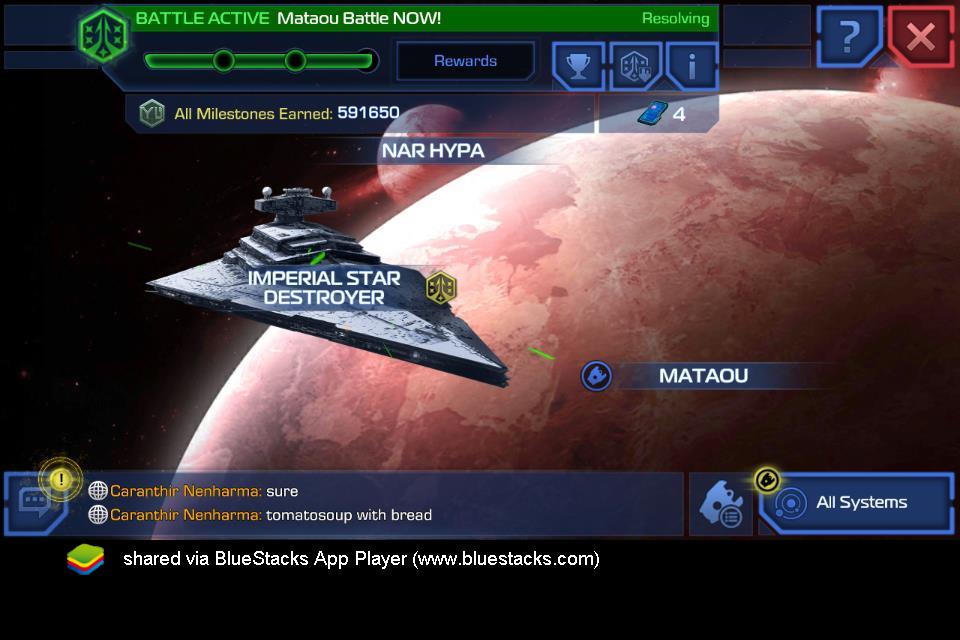Open the trophy leaderboard button

pyautogui.click(x=578, y=66)
